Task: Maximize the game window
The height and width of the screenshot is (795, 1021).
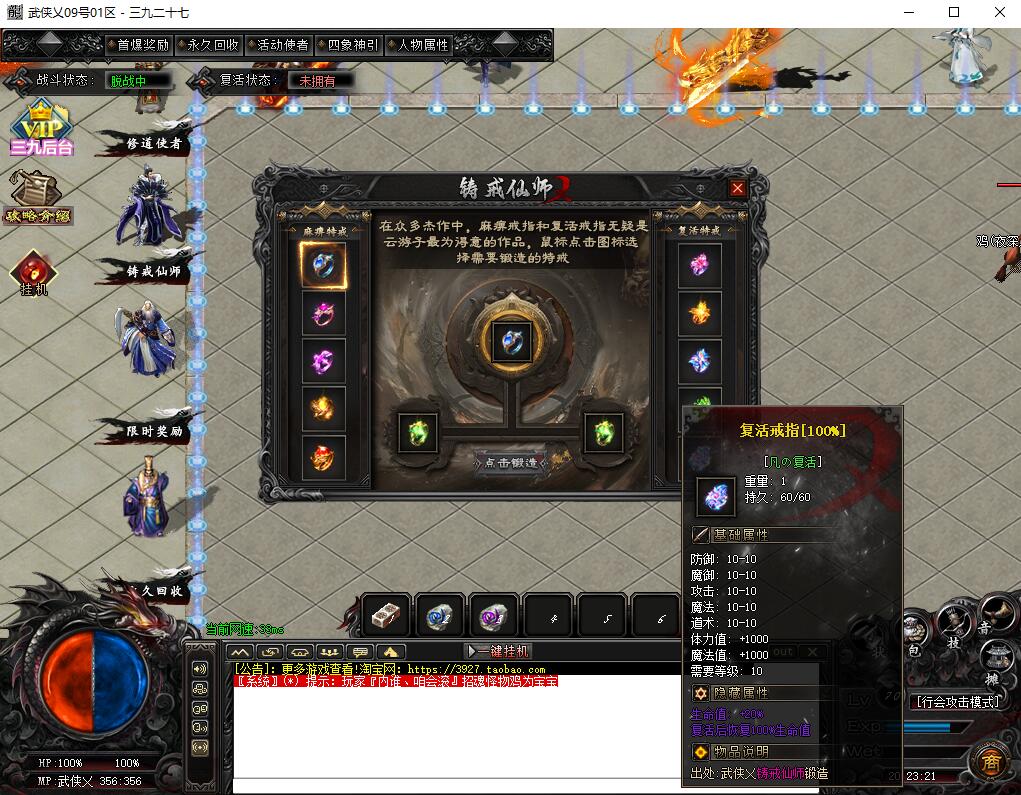Action: click(953, 12)
